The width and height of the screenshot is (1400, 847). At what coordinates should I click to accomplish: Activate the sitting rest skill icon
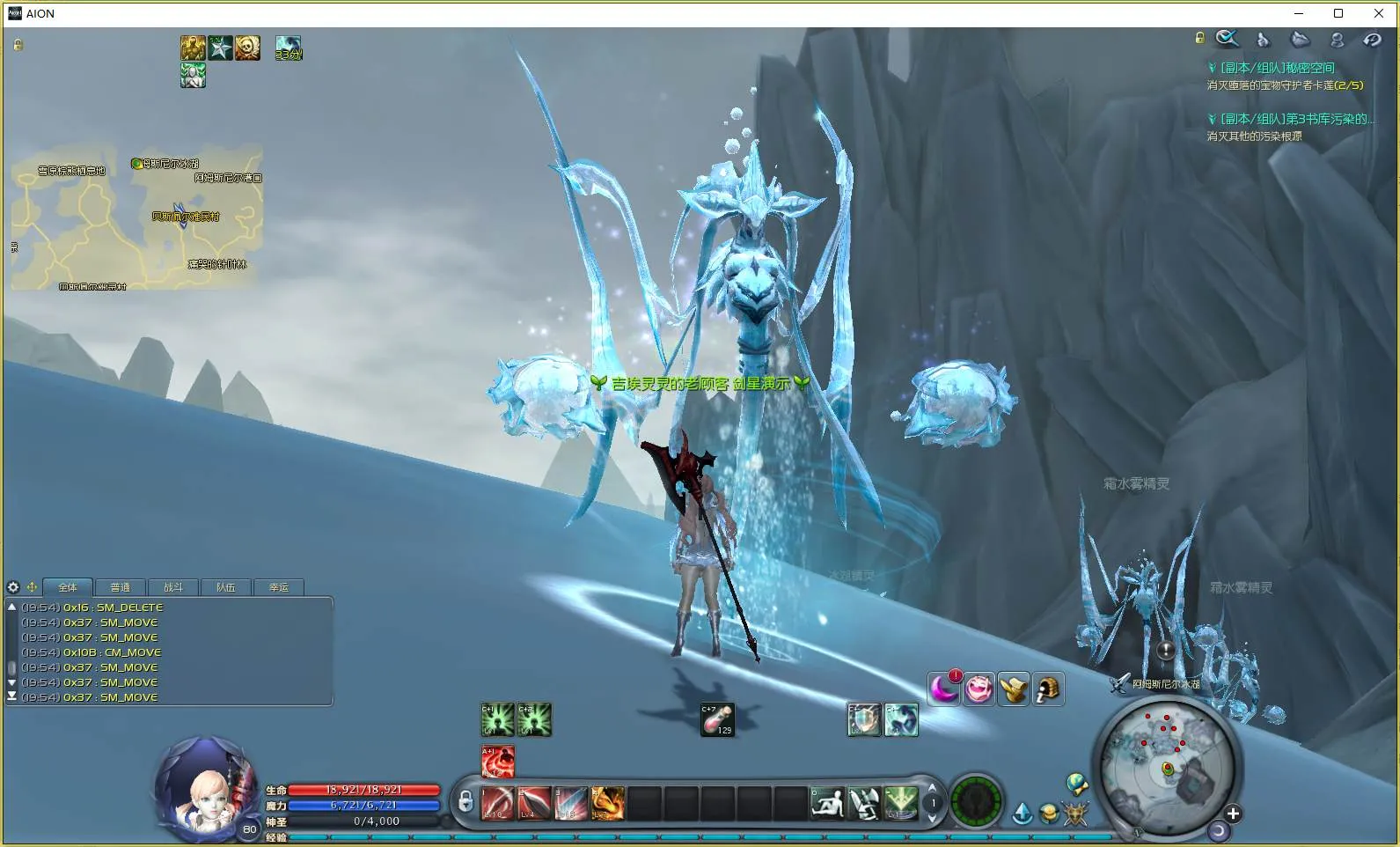pyautogui.click(x=827, y=803)
